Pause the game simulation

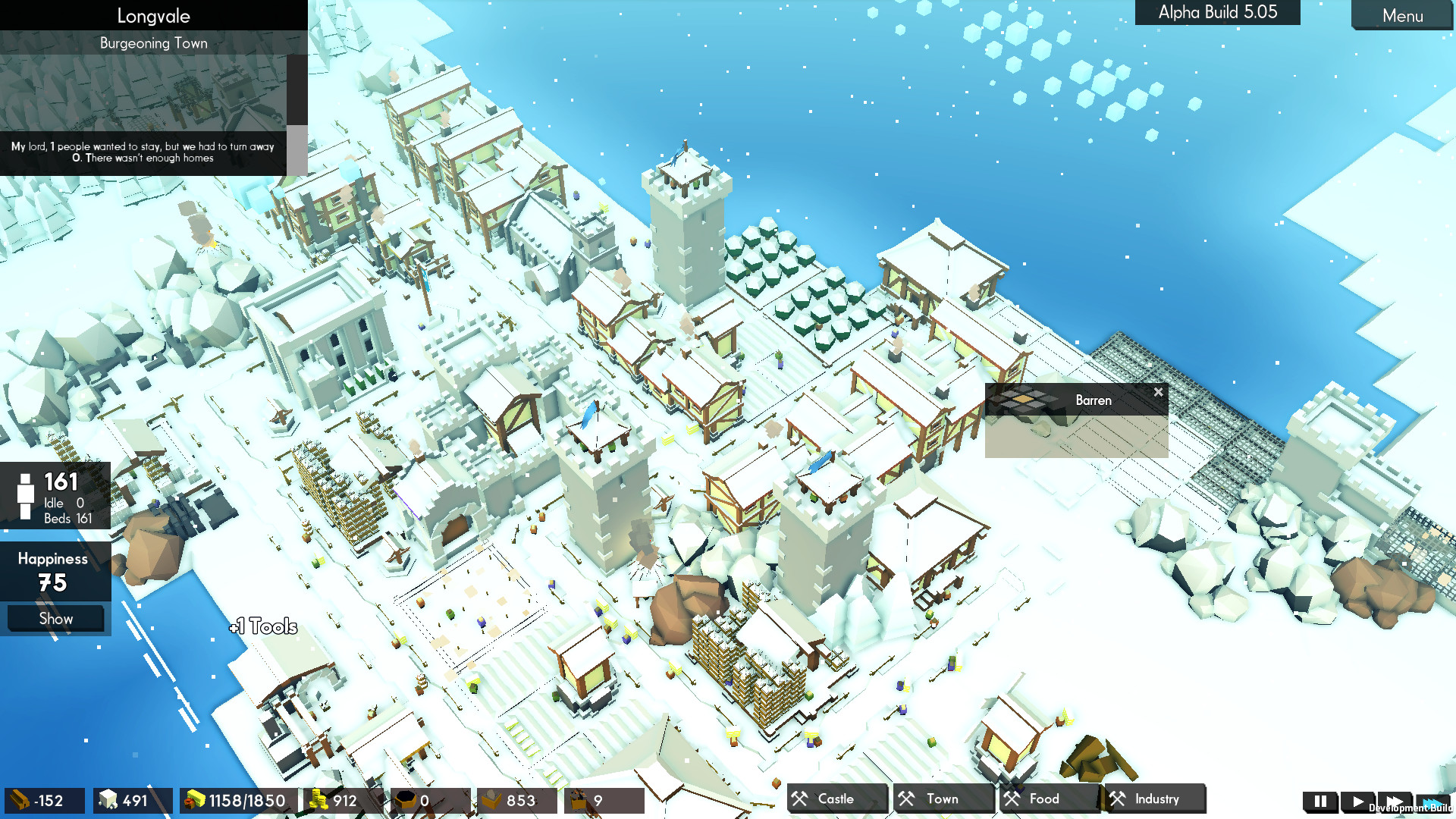[1319, 801]
